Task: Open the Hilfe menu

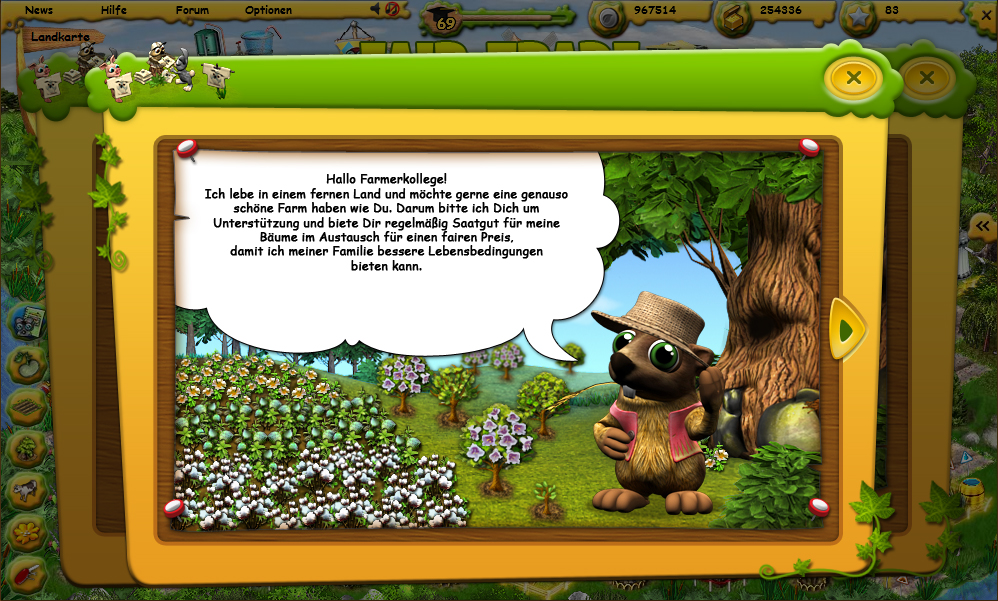Action: click(x=114, y=10)
